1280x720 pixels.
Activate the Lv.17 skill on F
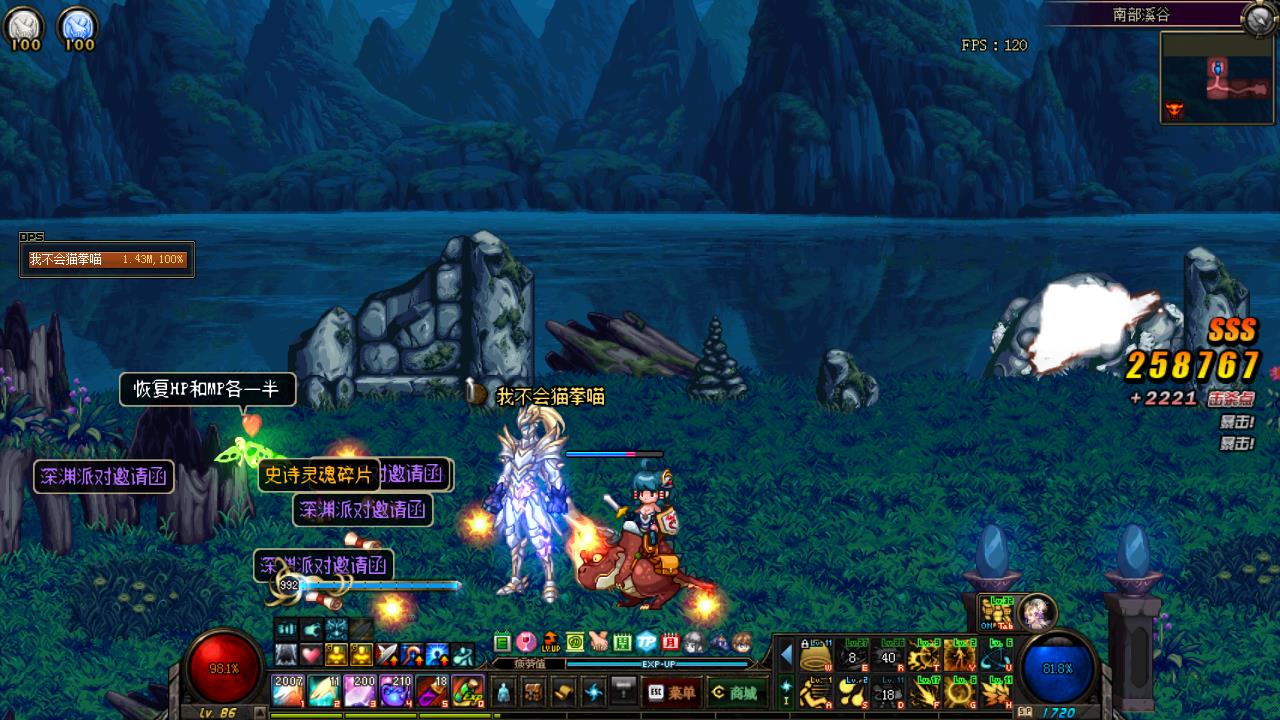pyautogui.click(x=924, y=692)
